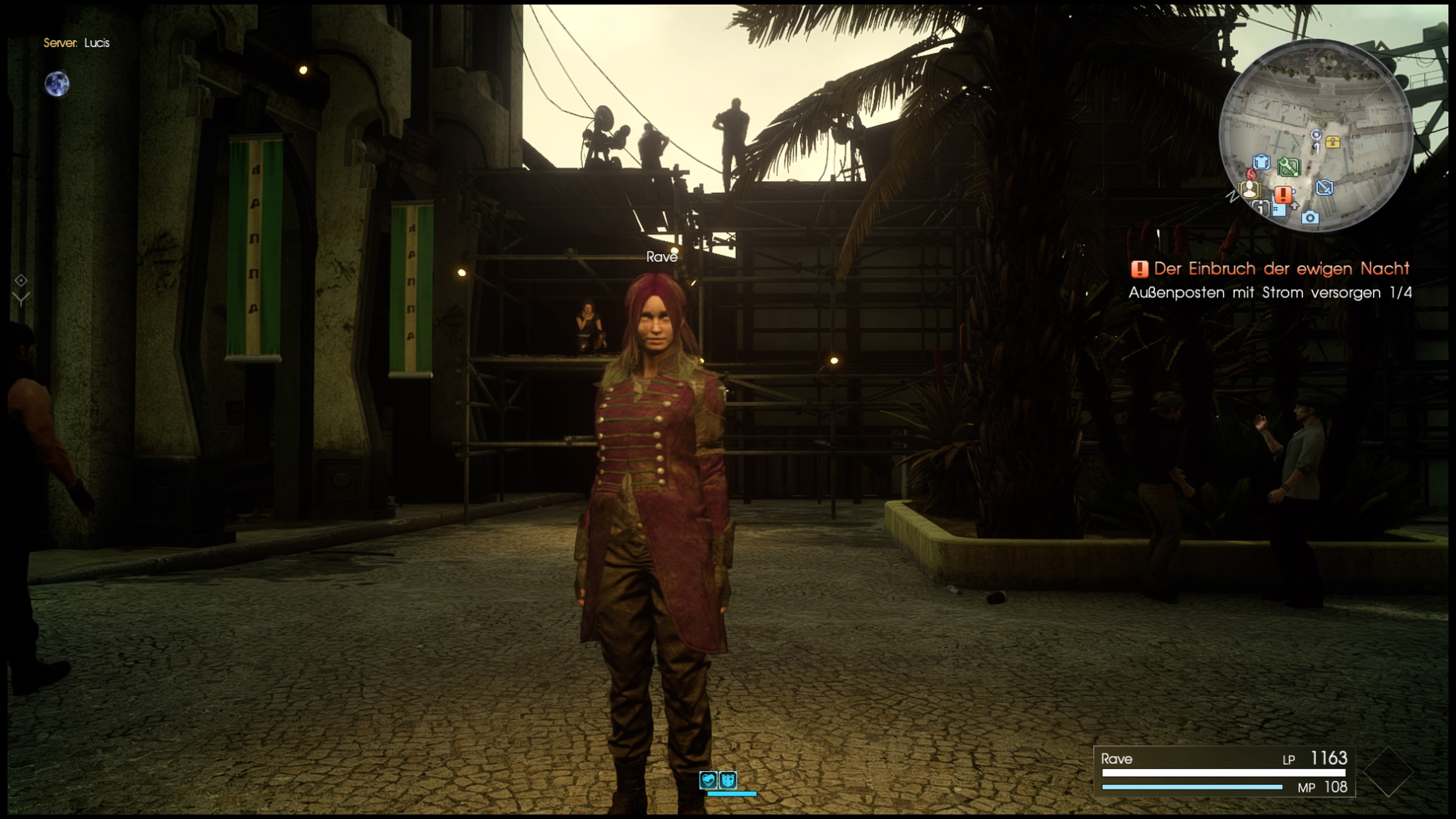The width and height of the screenshot is (1456, 819).
Task: Click the blue shirt shop marker on minimap
Action: tap(1261, 162)
